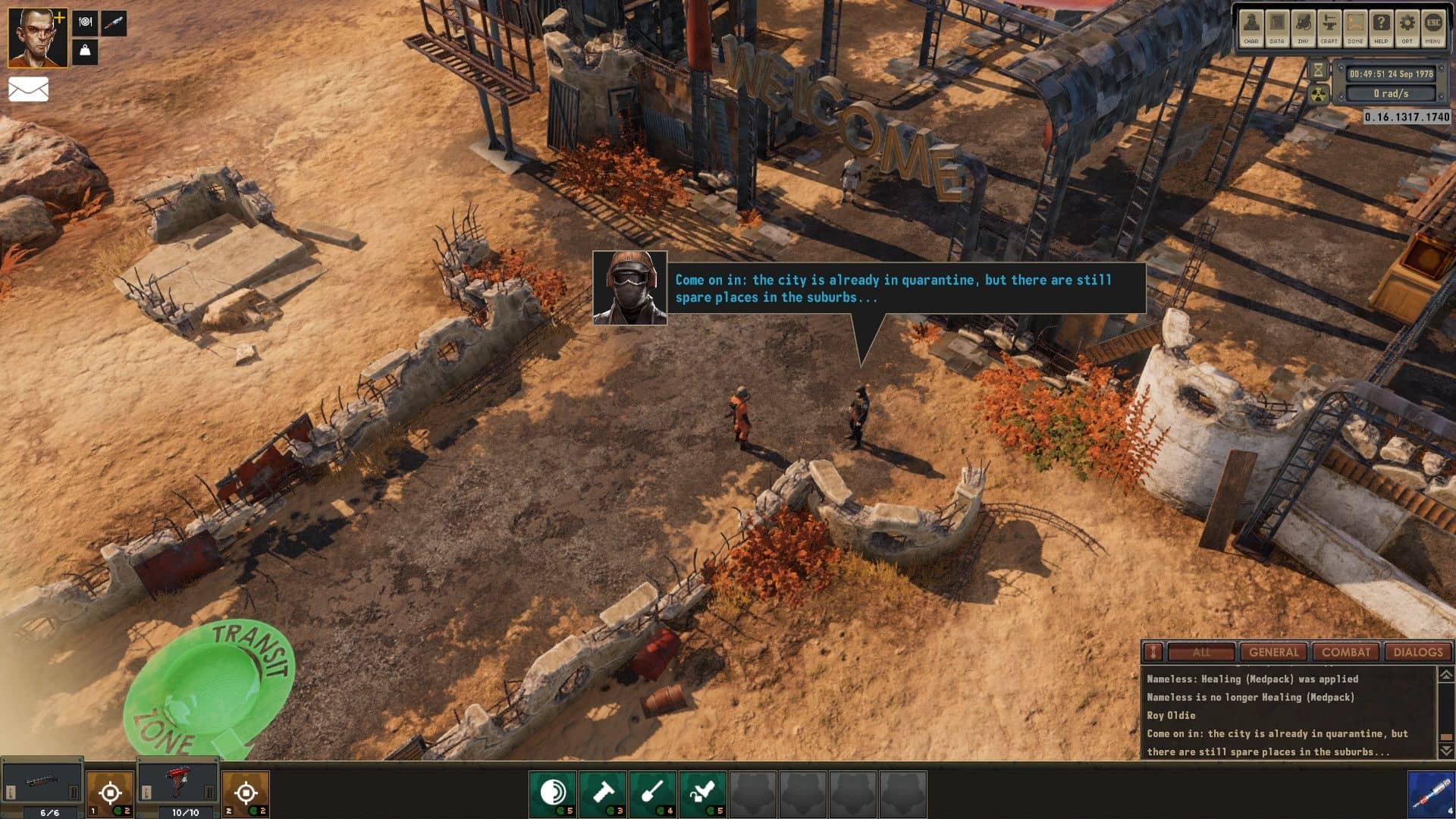1456x819 pixels.
Task: Open the OPT gear options
Action: click(x=1407, y=27)
